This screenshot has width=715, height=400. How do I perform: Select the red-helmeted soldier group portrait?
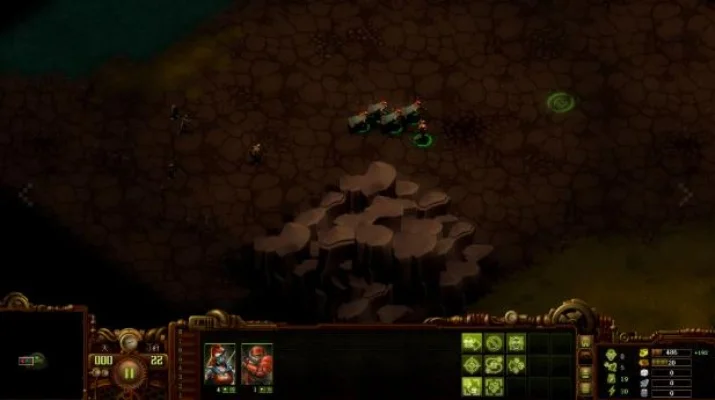(256, 361)
